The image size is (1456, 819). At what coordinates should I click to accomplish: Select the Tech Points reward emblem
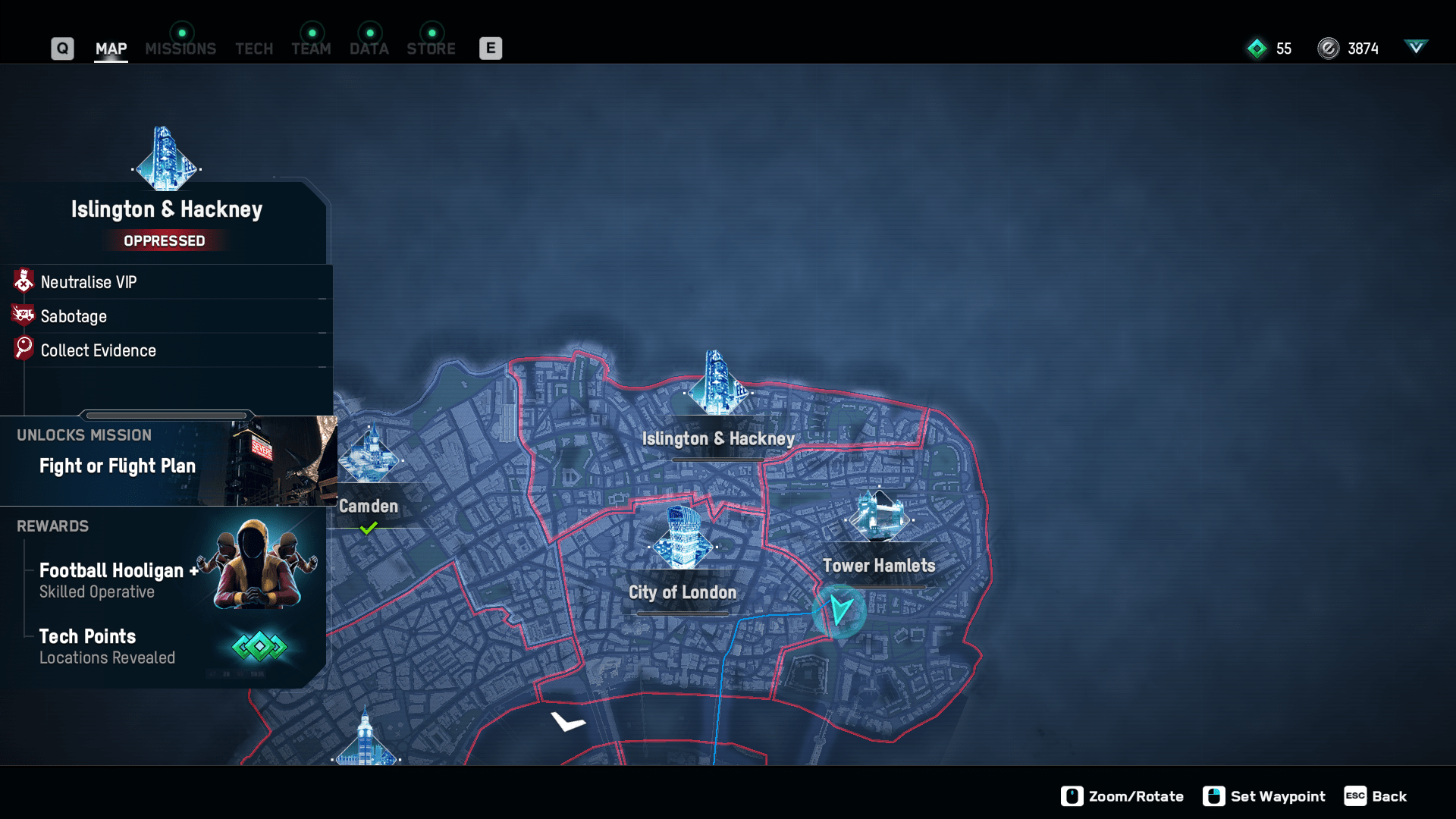tap(261, 647)
